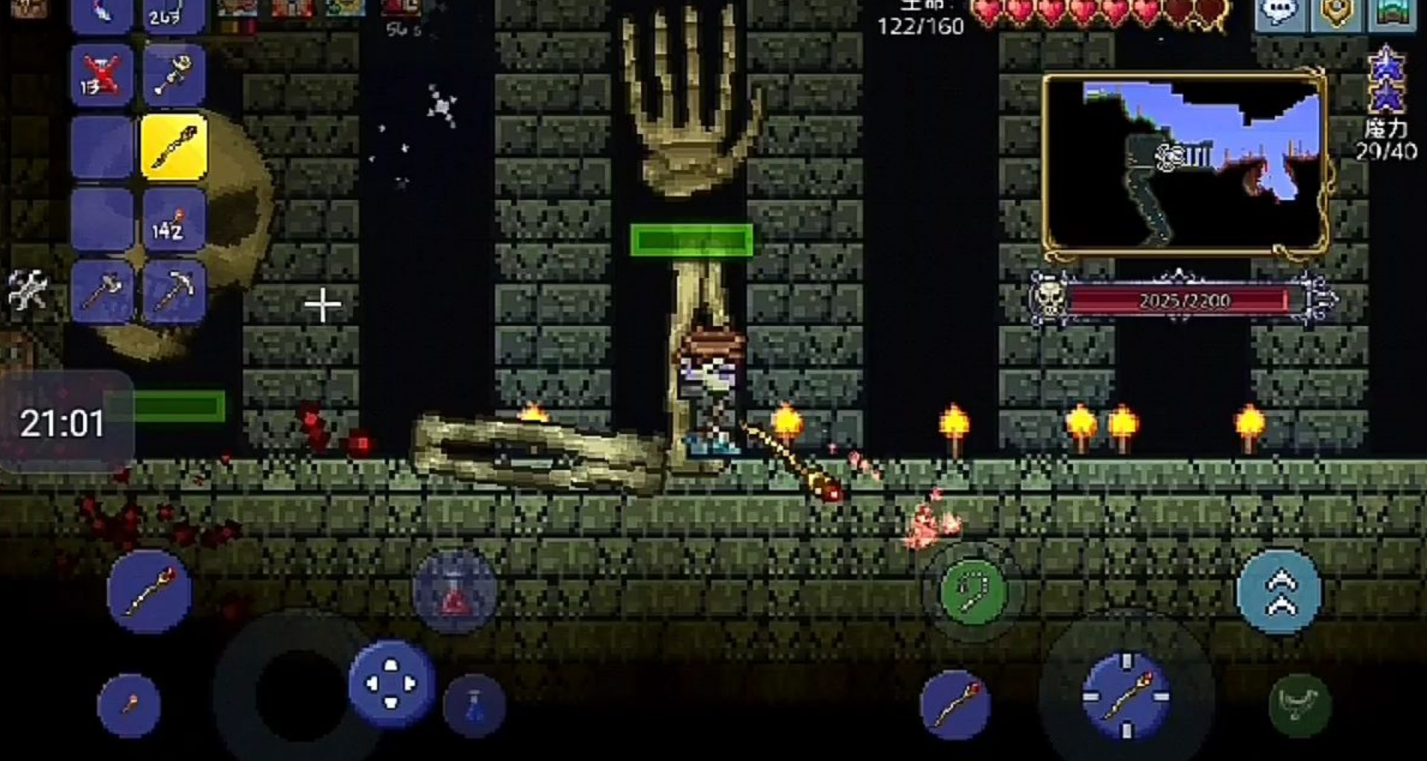
Task: Tap the round staff button above the torch button
Action: point(149,591)
